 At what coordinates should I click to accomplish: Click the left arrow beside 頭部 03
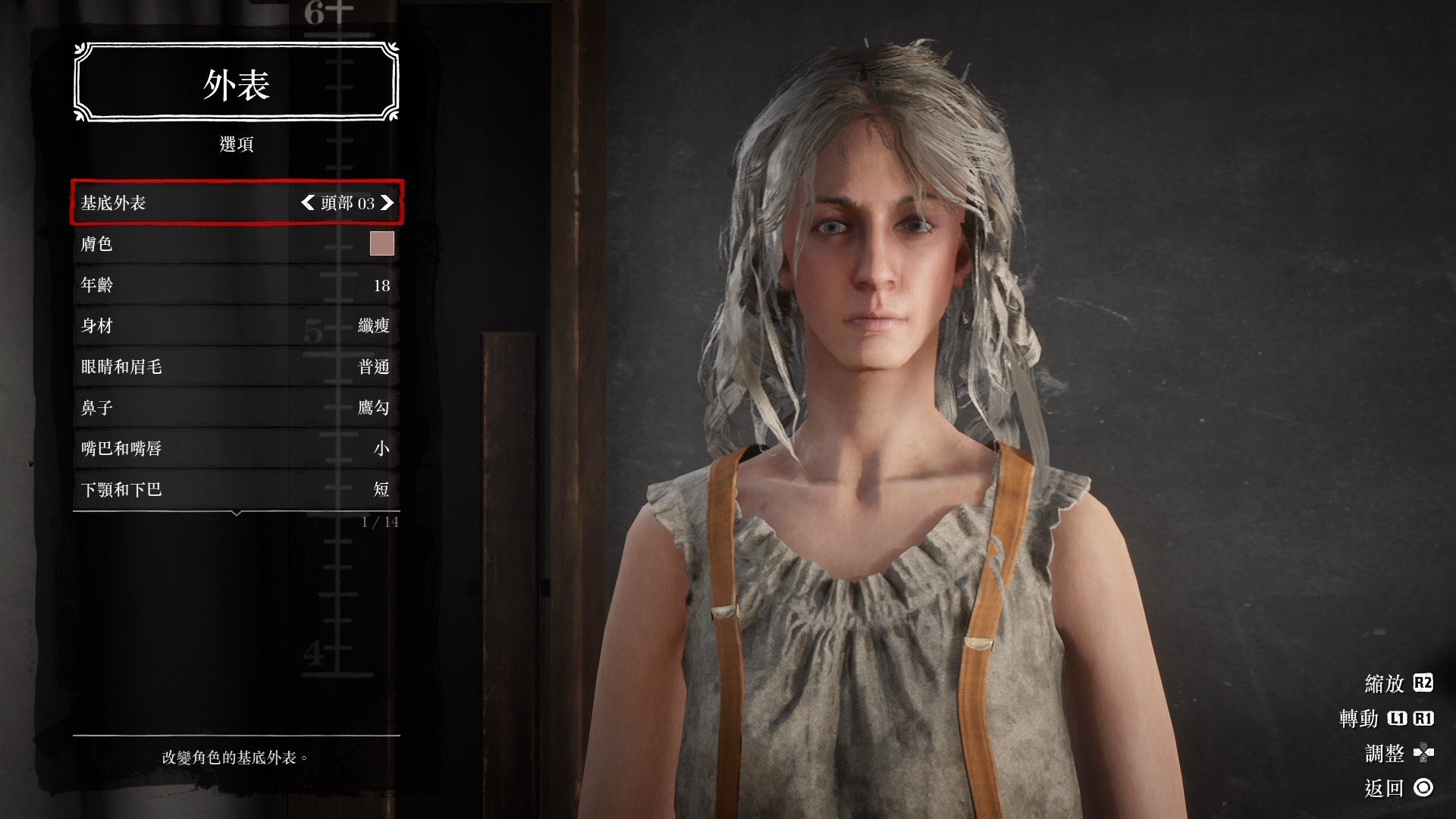click(307, 202)
